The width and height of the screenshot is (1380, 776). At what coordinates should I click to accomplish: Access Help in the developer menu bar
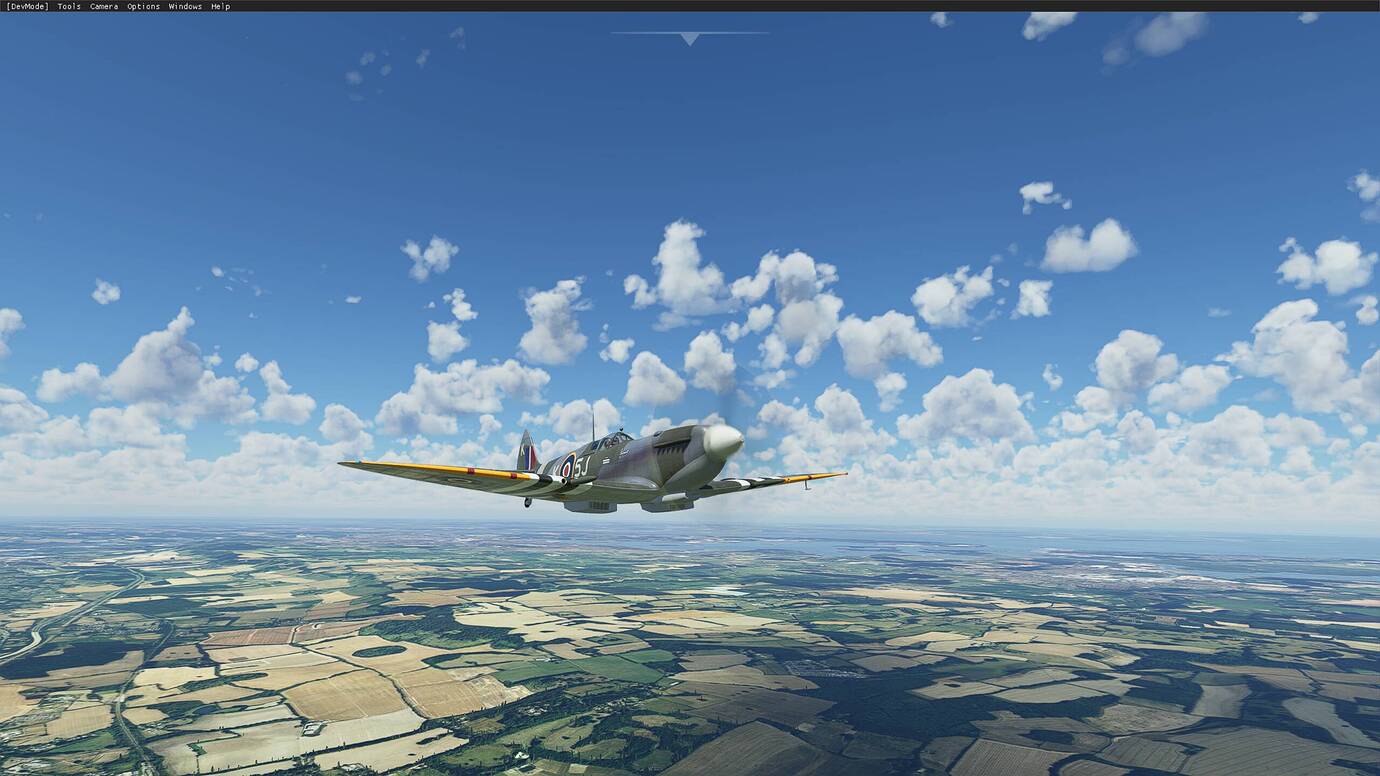coord(221,6)
